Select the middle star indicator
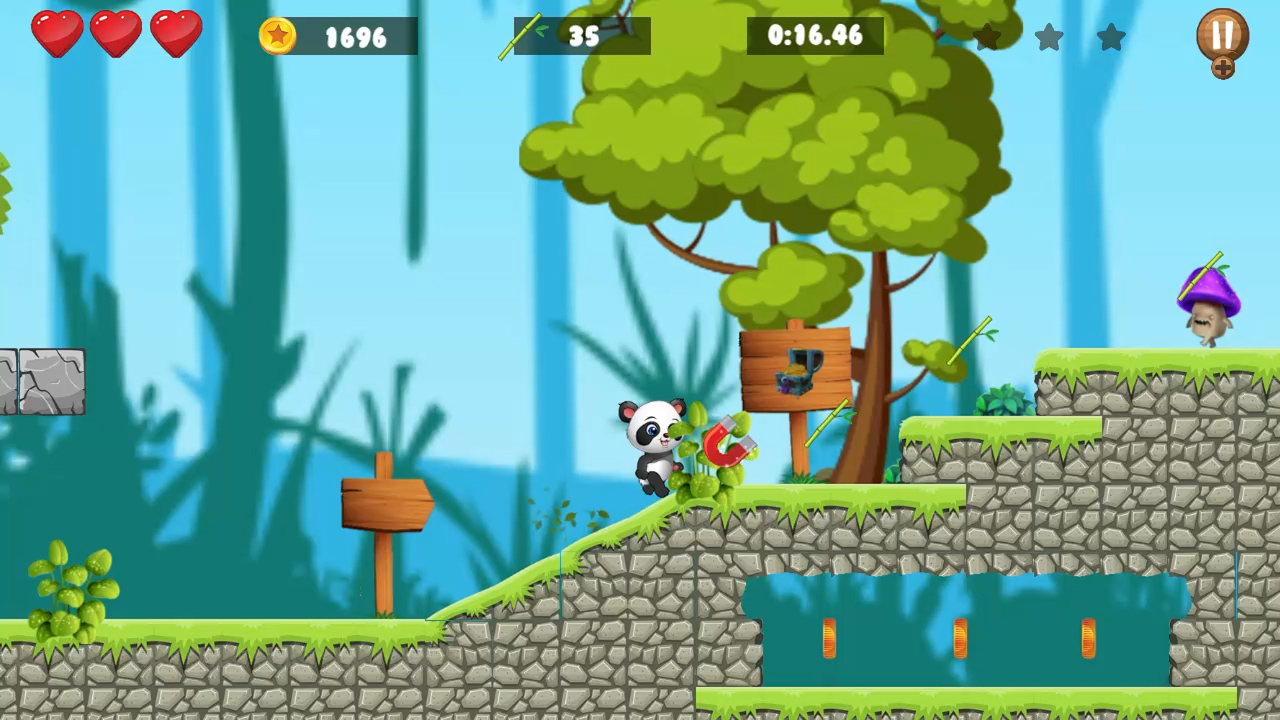The height and width of the screenshot is (720, 1280). pos(1050,38)
